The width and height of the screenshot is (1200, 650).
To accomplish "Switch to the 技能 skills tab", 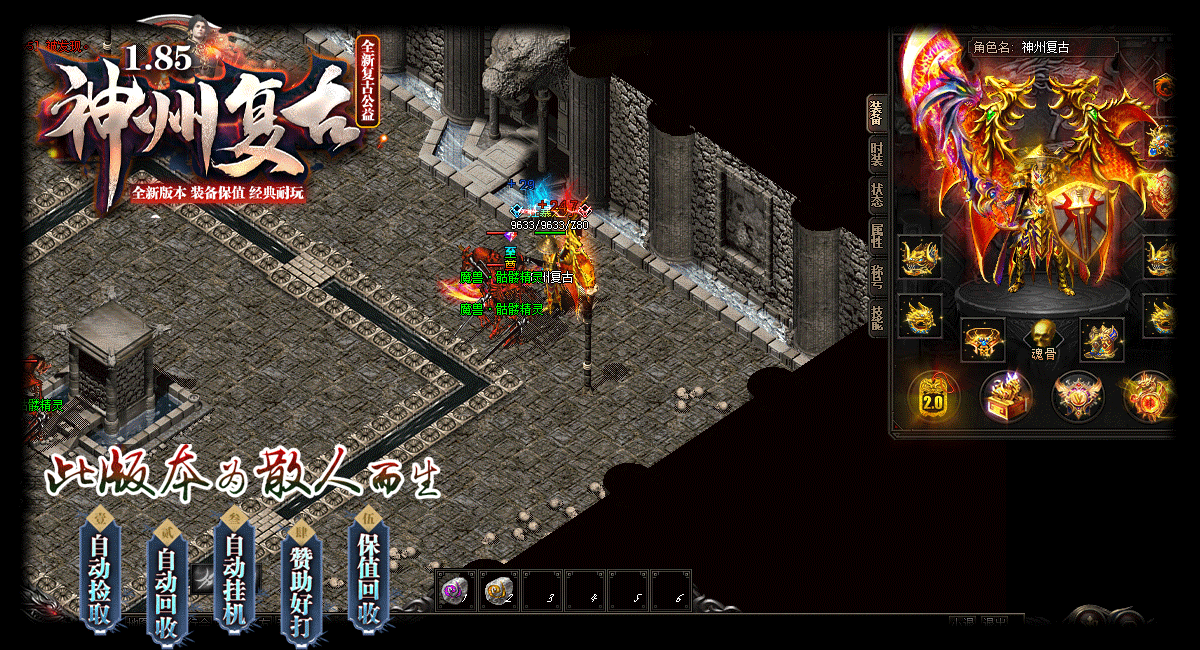I will pyautogui.click(x=876, y=317).
